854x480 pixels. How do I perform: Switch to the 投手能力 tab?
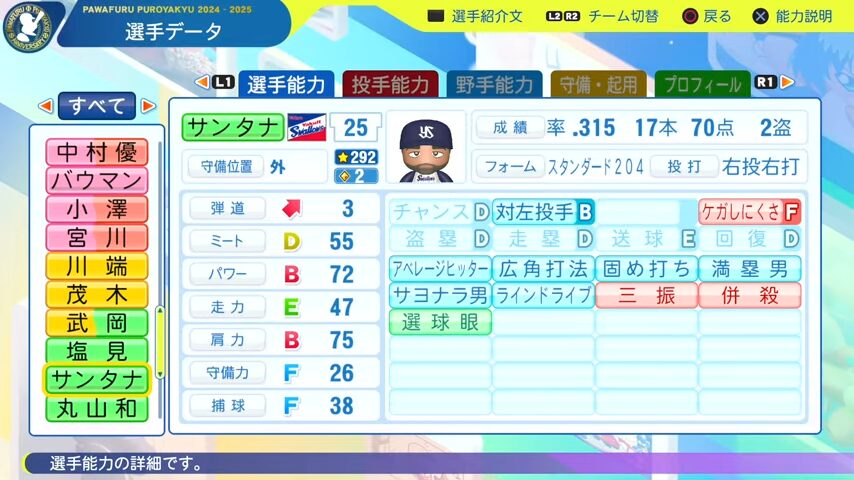click(x=391, y=84)
